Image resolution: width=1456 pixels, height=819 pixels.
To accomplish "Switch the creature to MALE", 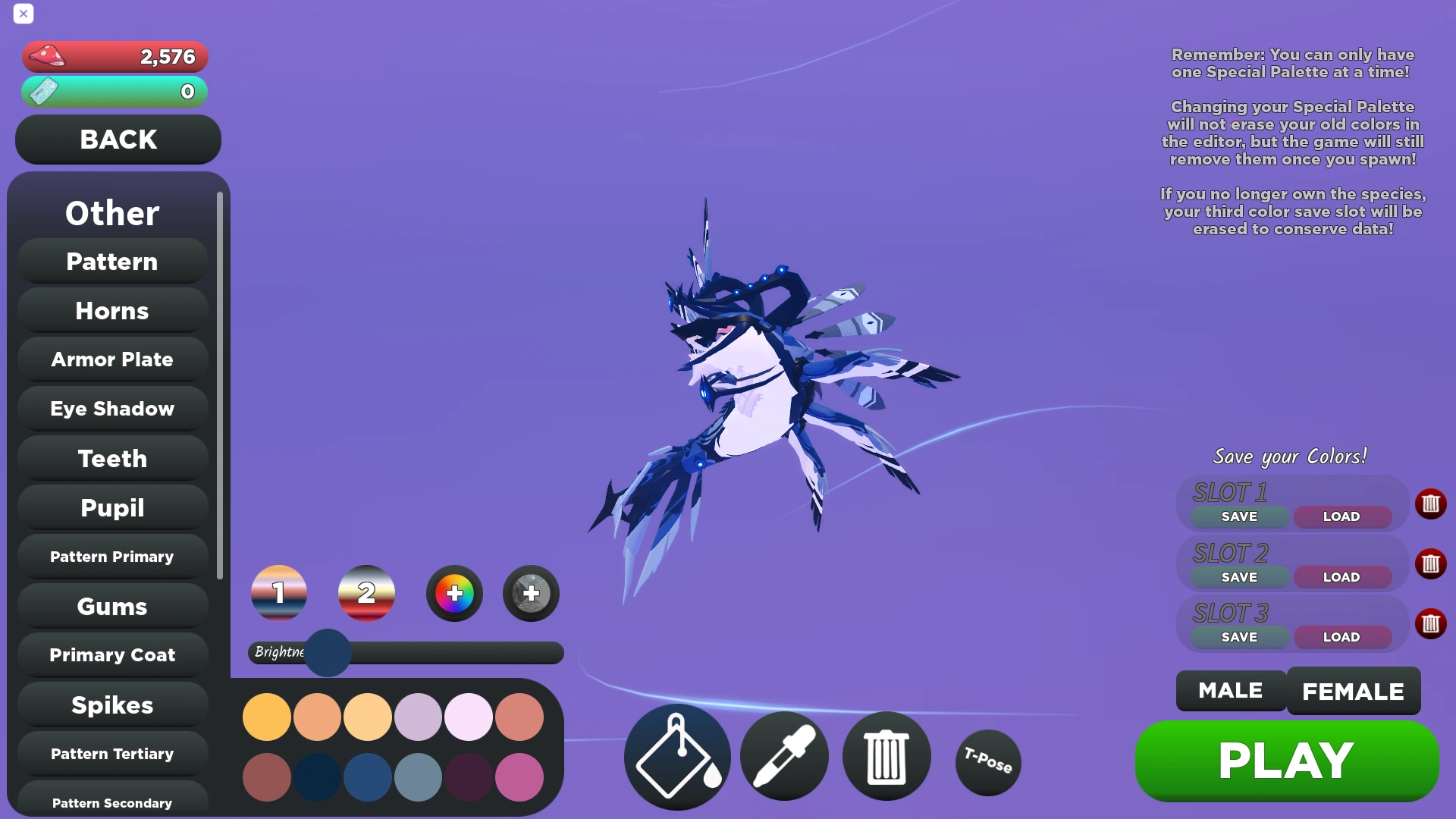I will pos(1229,691).
